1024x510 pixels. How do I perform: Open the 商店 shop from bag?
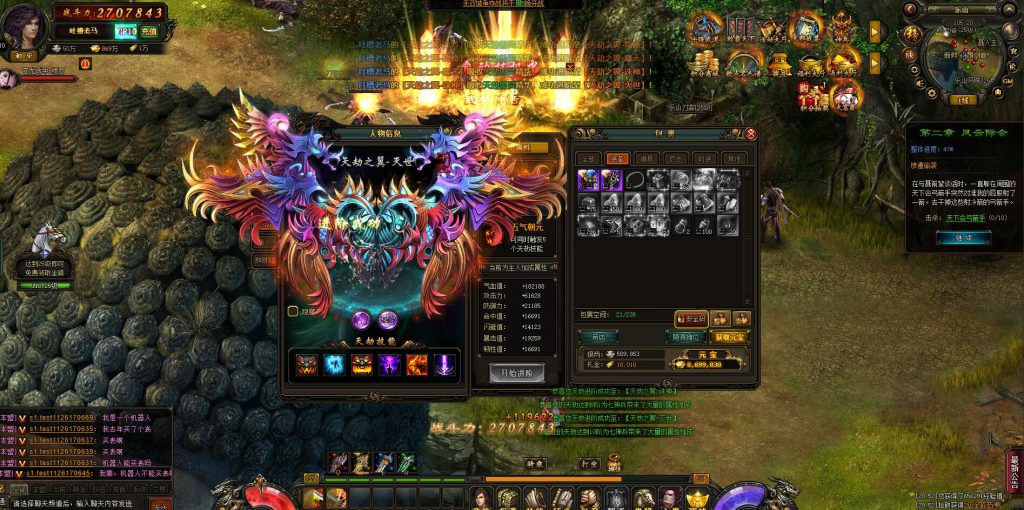click(599, 336)
